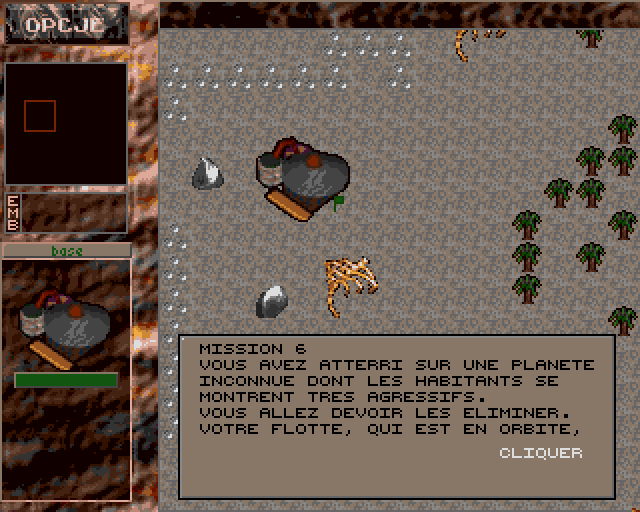Click the minimap panel
This screenshot has height=512, width=640.
tap(66, 124)
